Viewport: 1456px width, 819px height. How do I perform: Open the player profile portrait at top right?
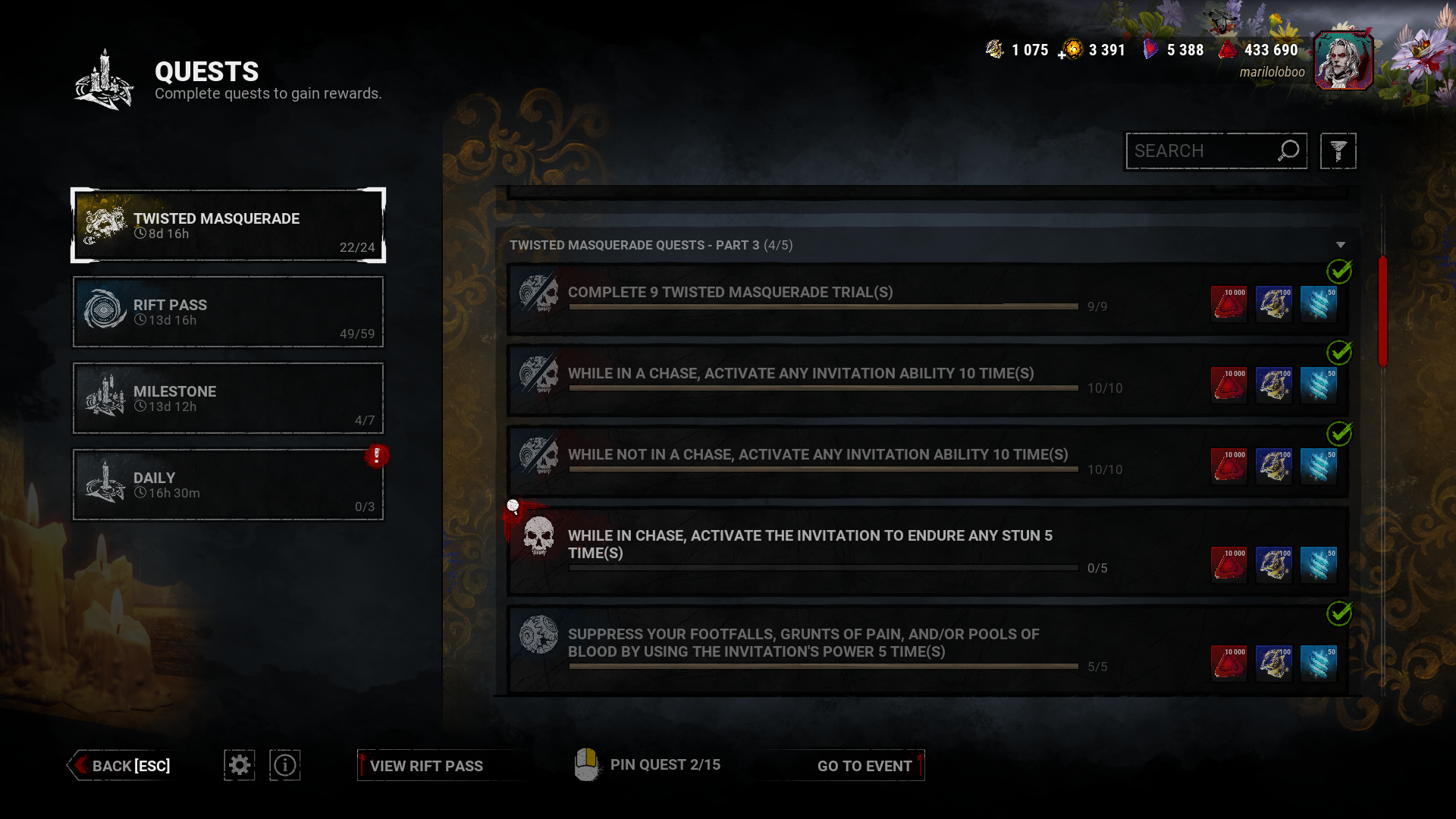(x=1345, y=60)
